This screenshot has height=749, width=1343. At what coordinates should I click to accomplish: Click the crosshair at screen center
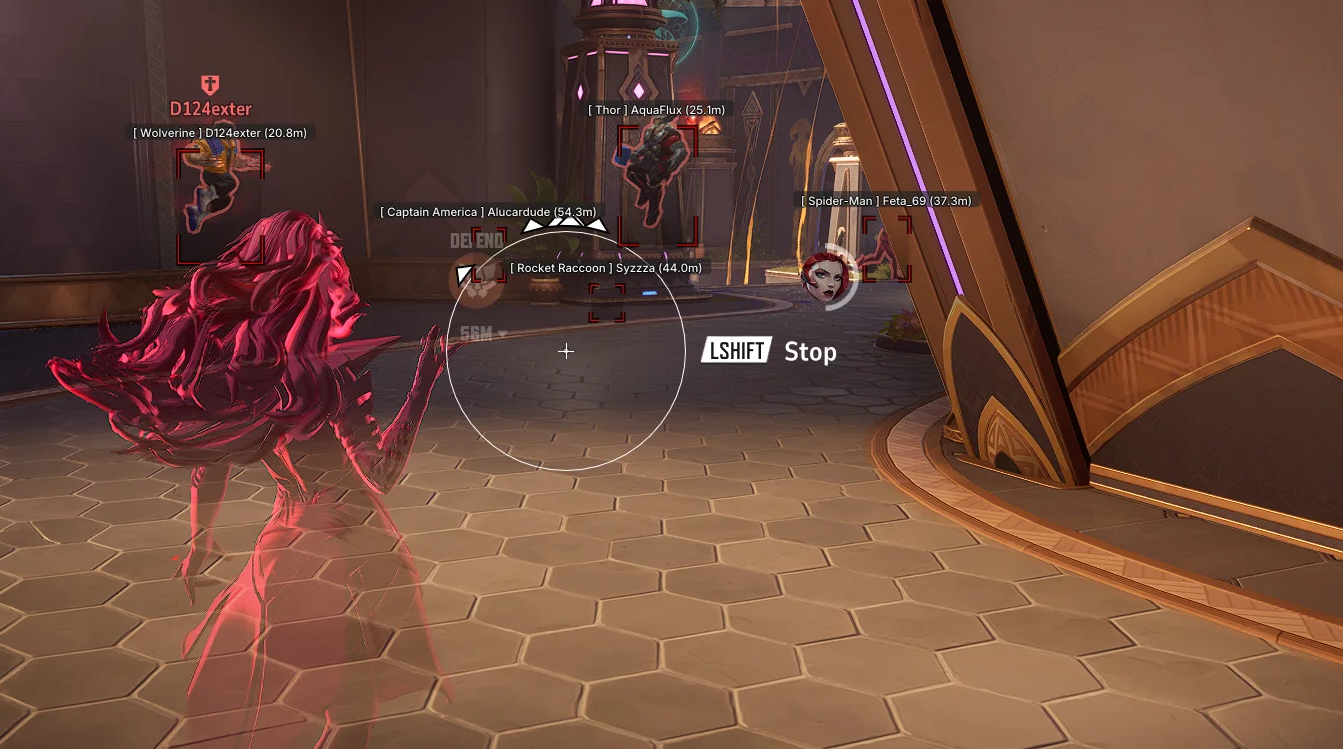[x=566, y=351]
